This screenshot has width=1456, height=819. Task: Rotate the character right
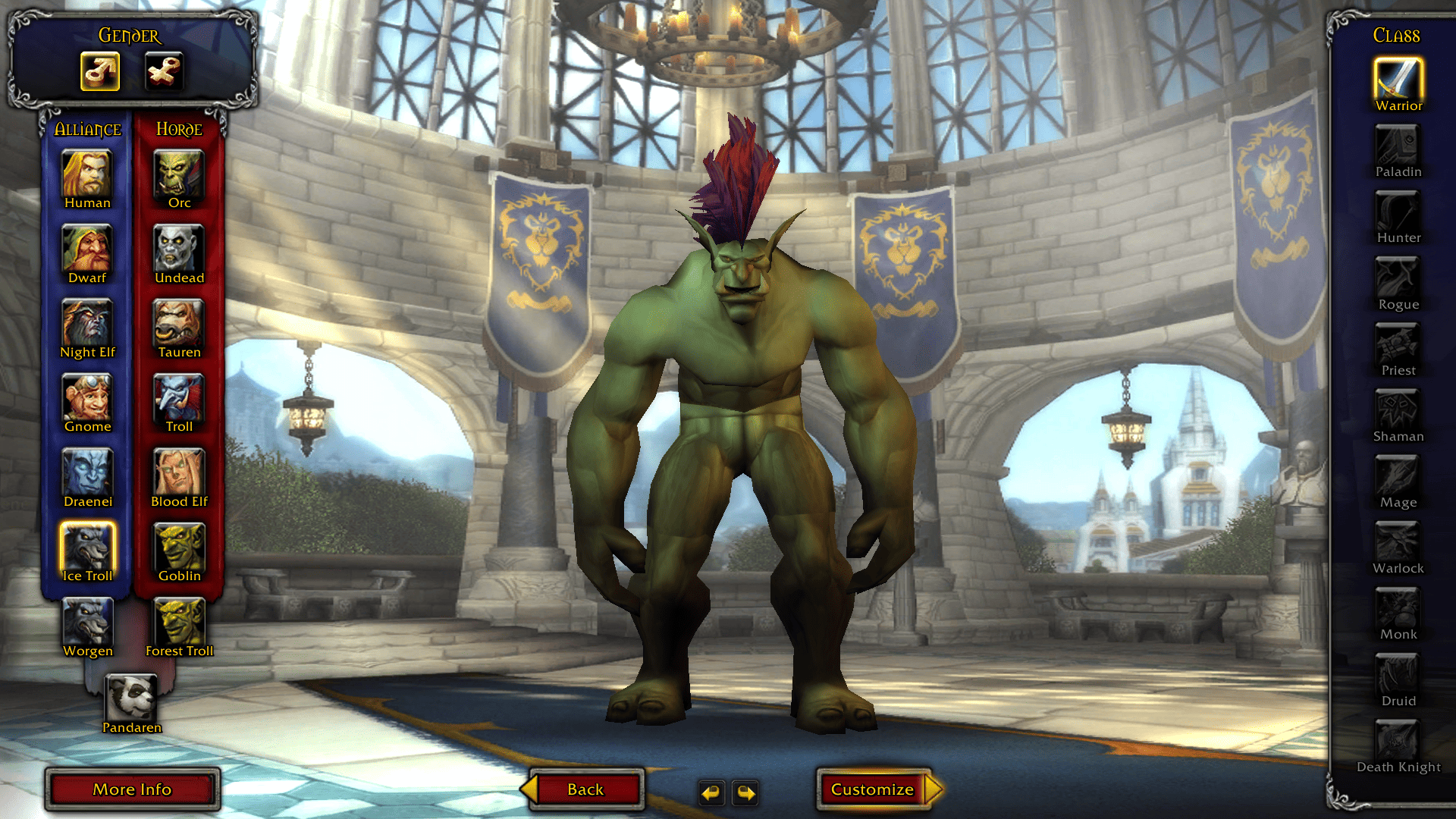pos(746,792)
